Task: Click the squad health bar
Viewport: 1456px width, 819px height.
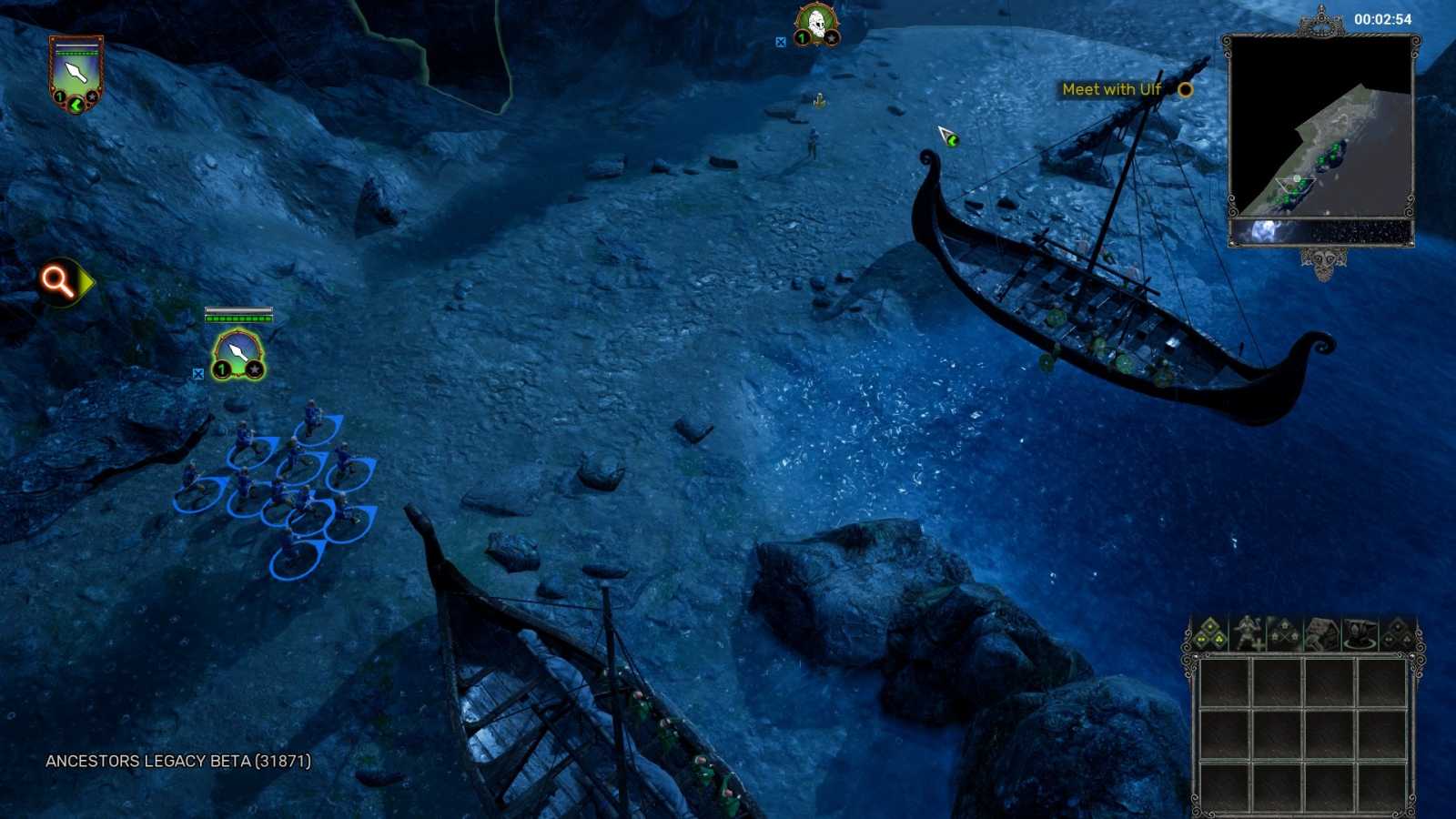Action: (239, 319)
